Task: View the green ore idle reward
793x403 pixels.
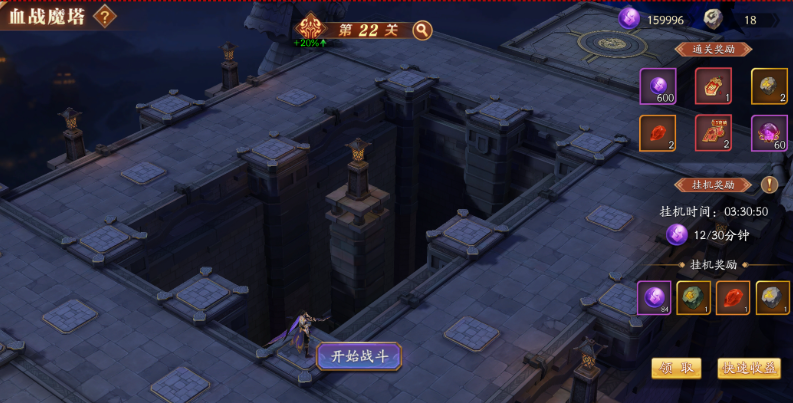Action: (694, 297)
